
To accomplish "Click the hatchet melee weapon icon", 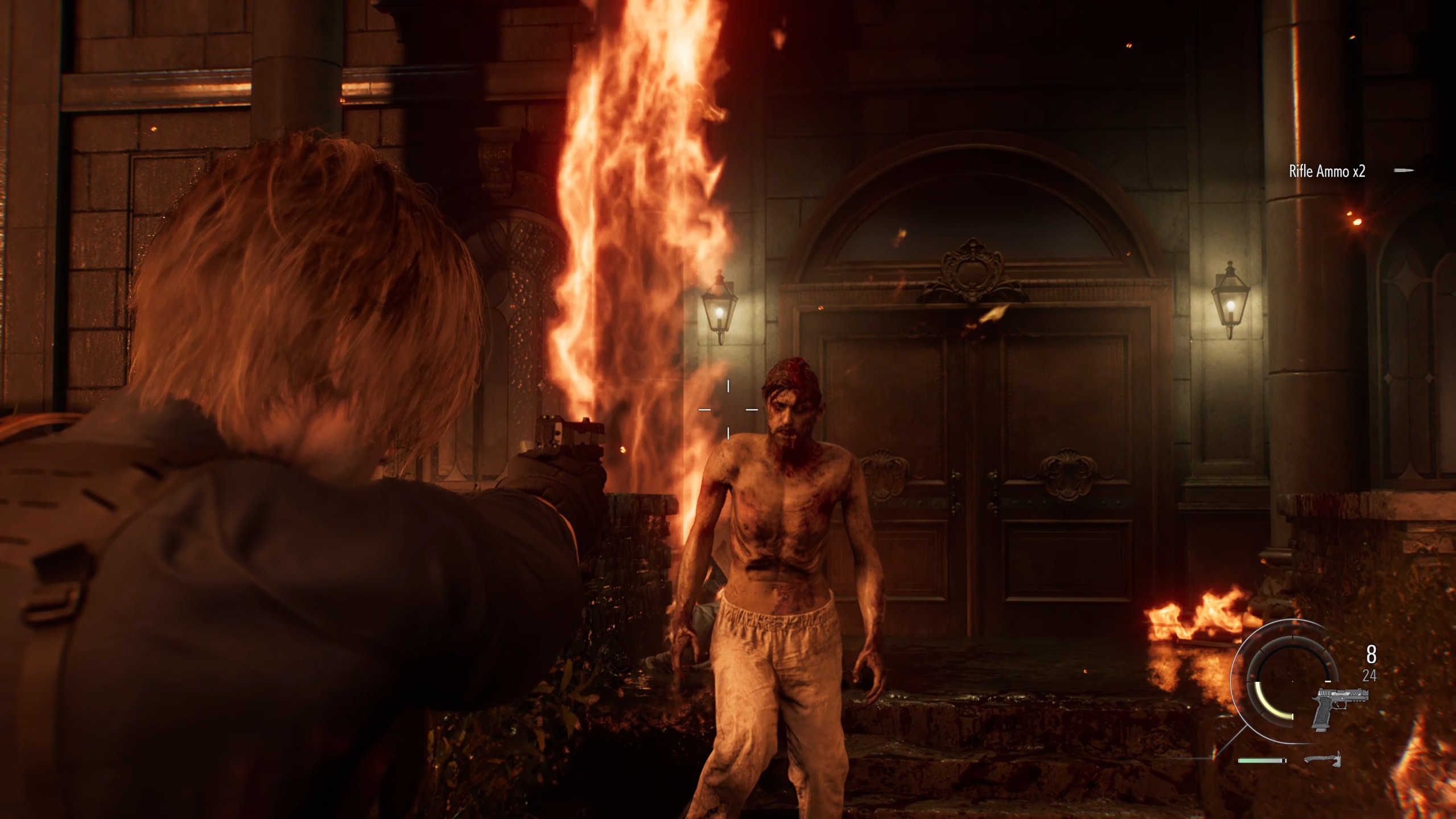I will tap(1322, 759).
